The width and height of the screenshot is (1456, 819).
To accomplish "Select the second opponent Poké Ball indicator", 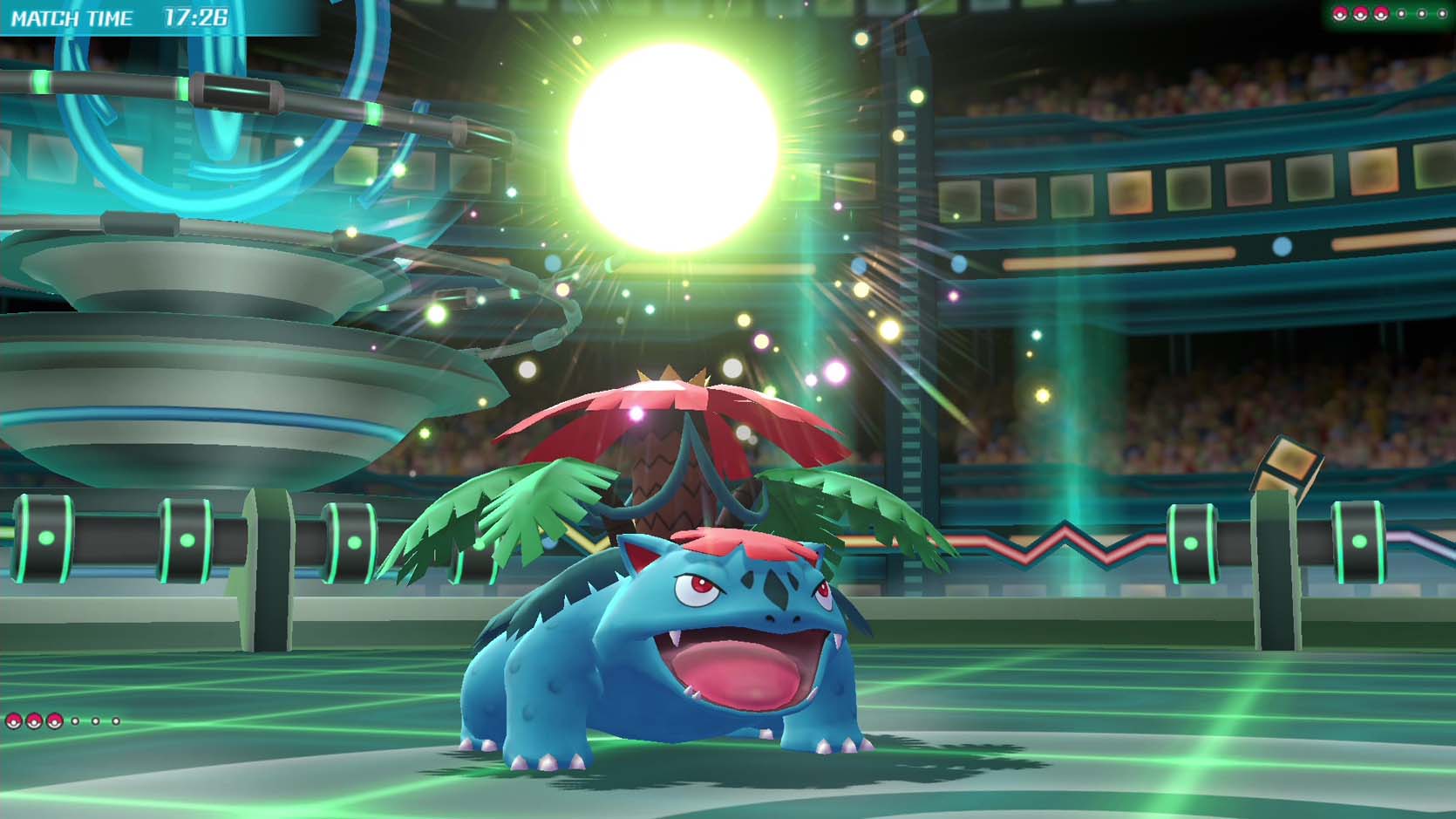I will point(1360,14).
